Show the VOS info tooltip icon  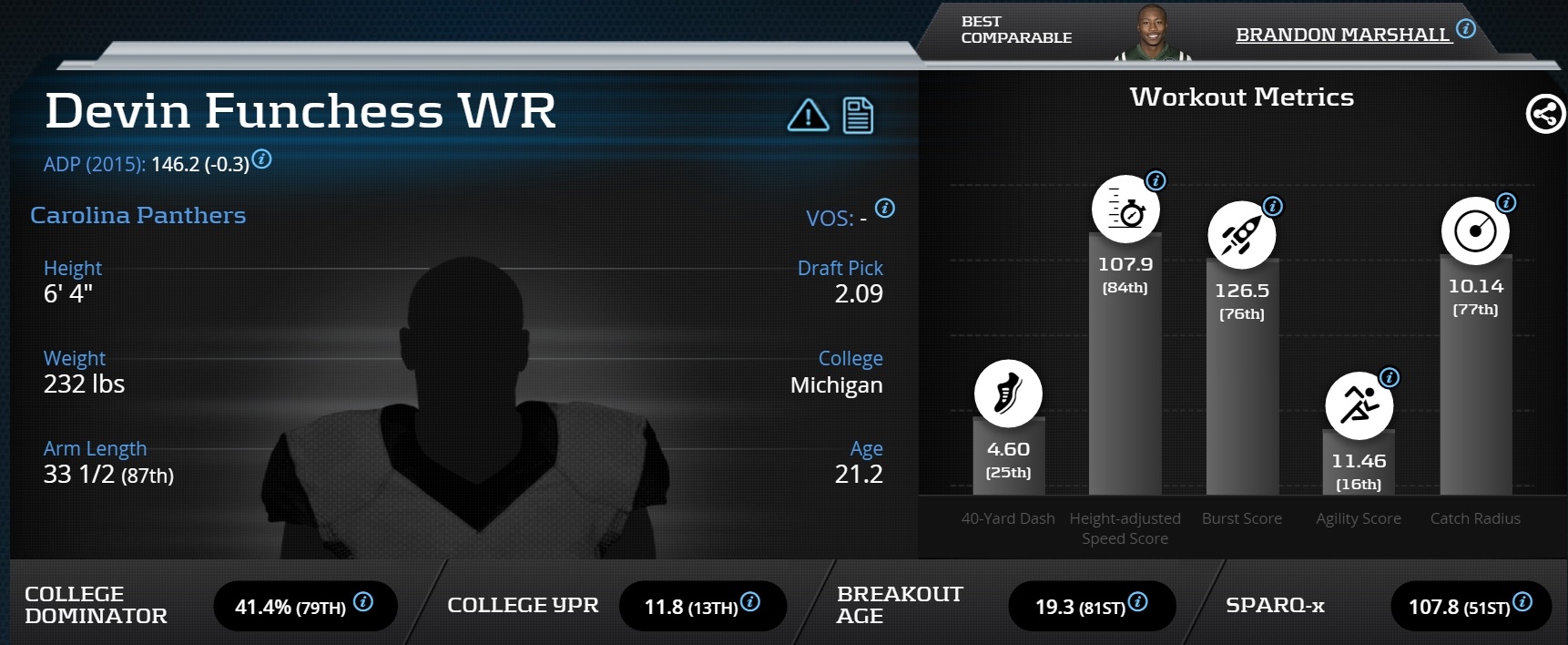pyautogui.click(x=884, y=209)
